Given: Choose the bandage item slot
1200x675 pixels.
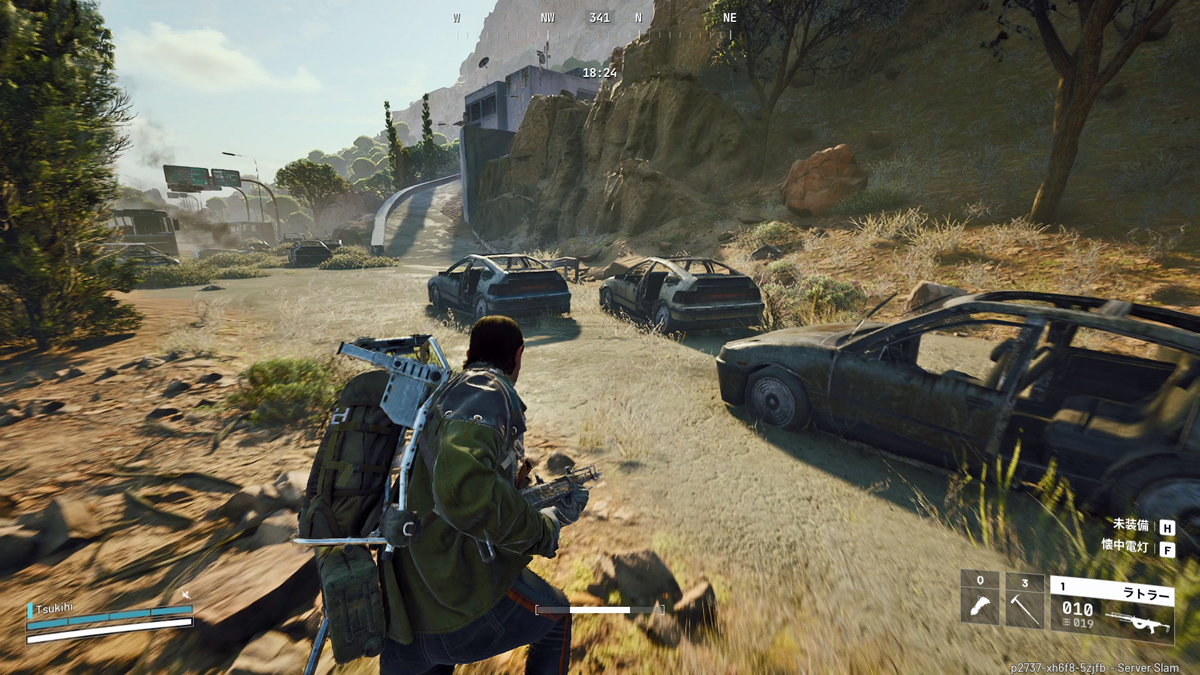Looking at the screenshot, I should pos(980,599).
